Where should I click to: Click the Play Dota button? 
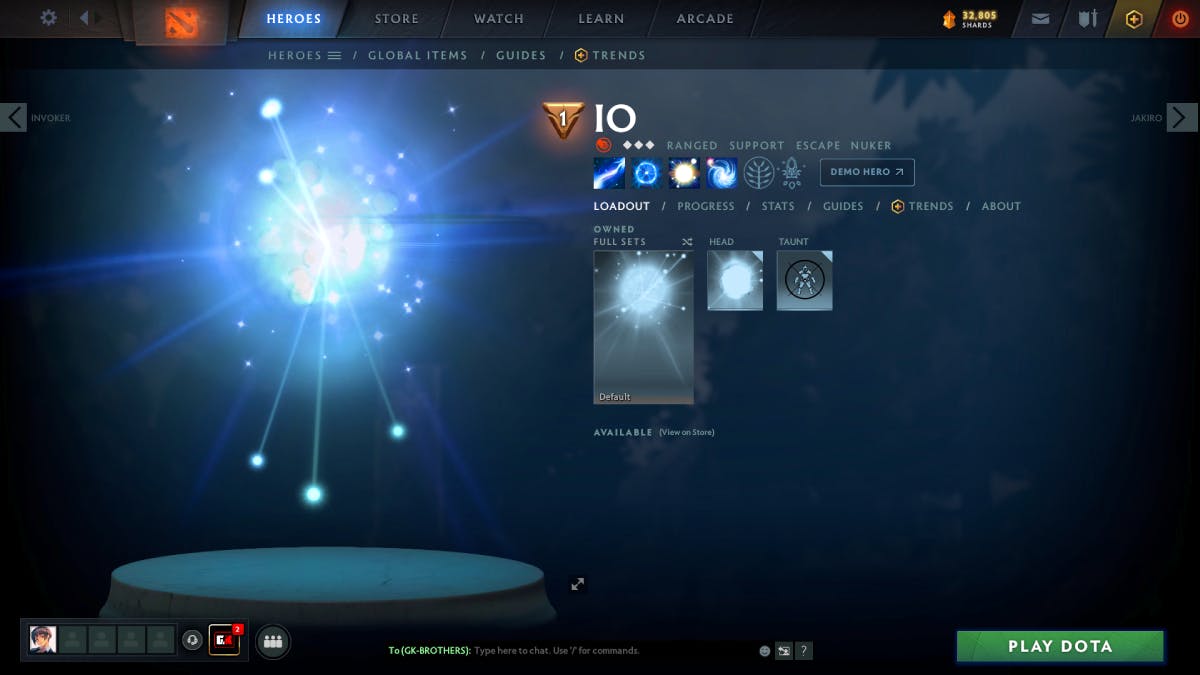[1060, 646]
